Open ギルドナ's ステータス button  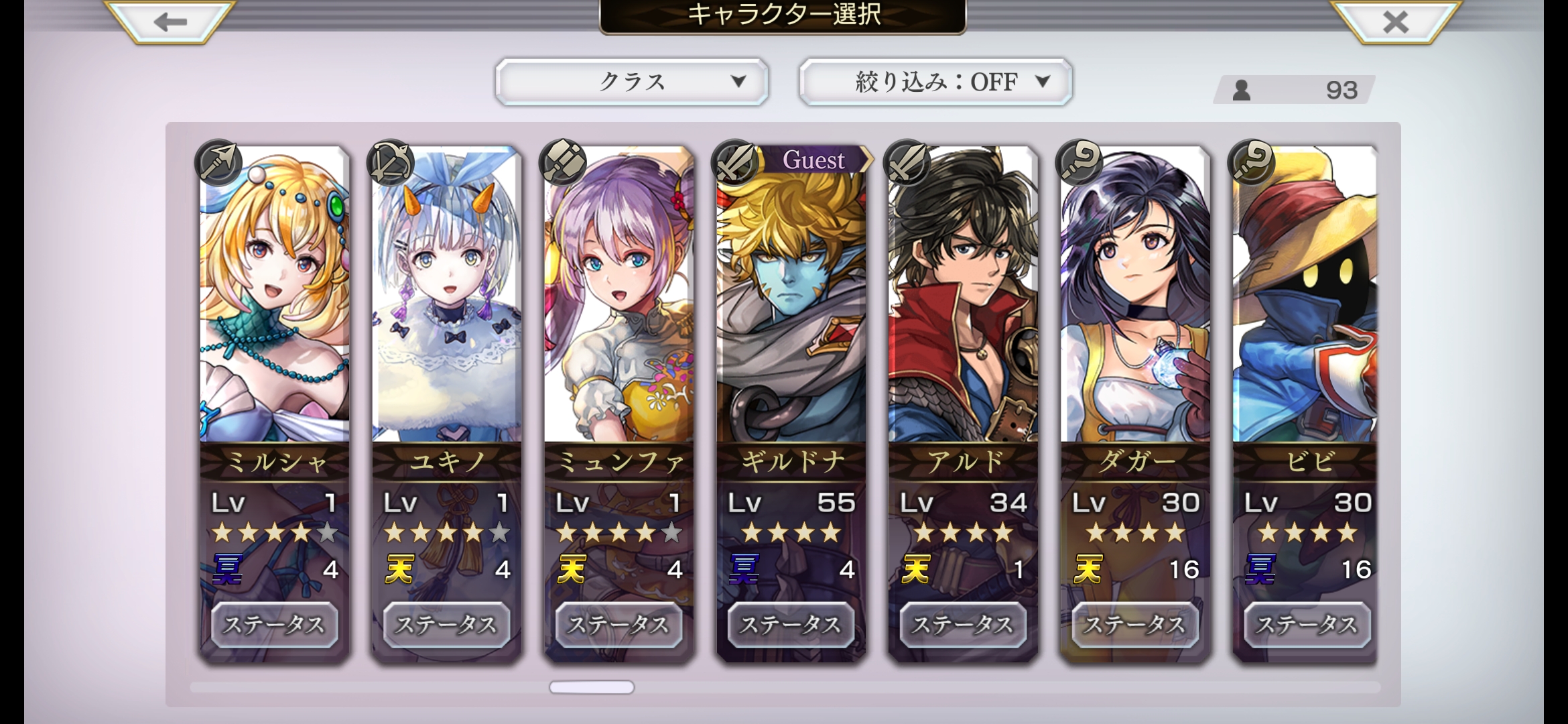tap(791, 625)
